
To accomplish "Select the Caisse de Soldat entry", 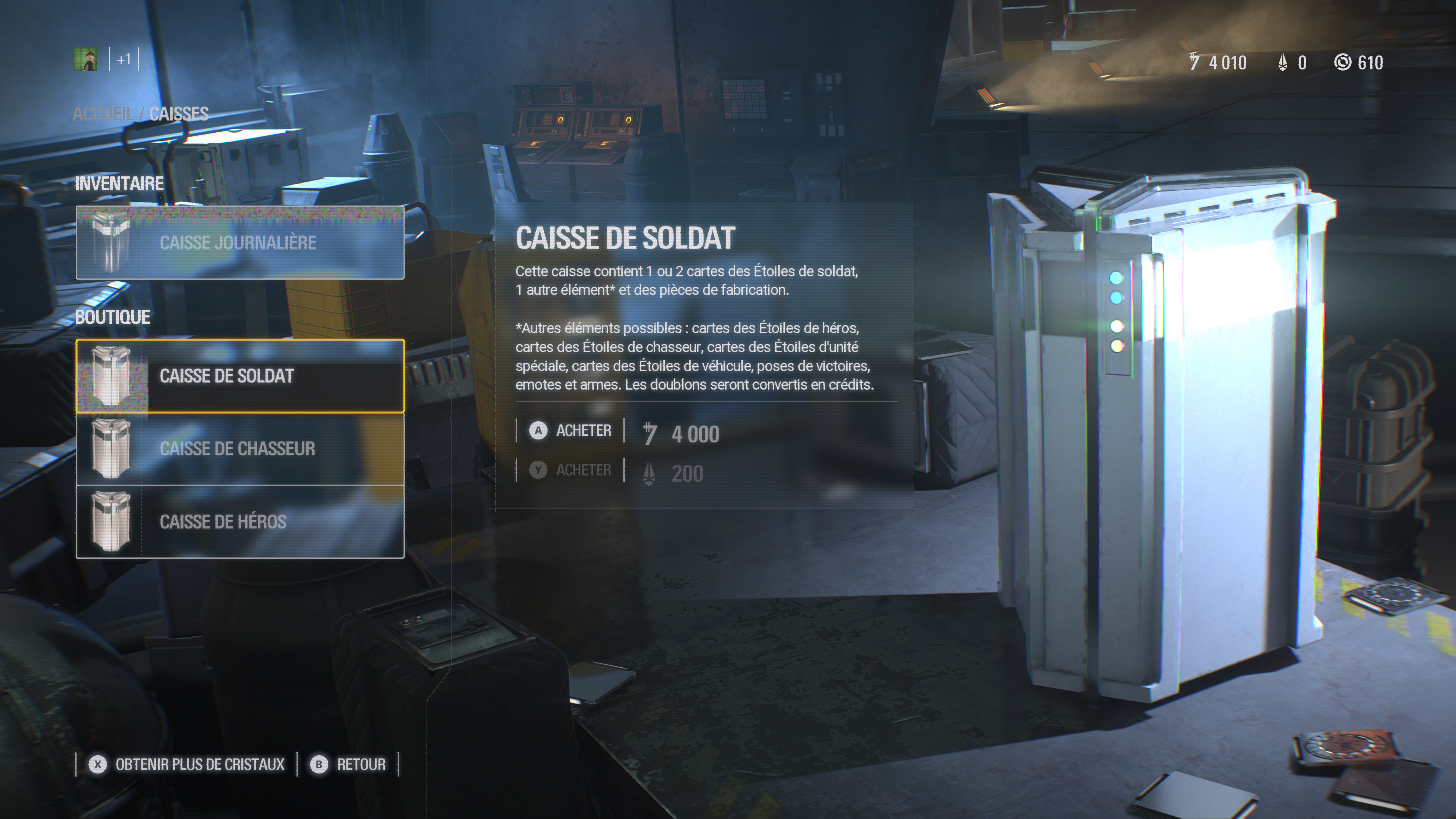I will [240, 376].
